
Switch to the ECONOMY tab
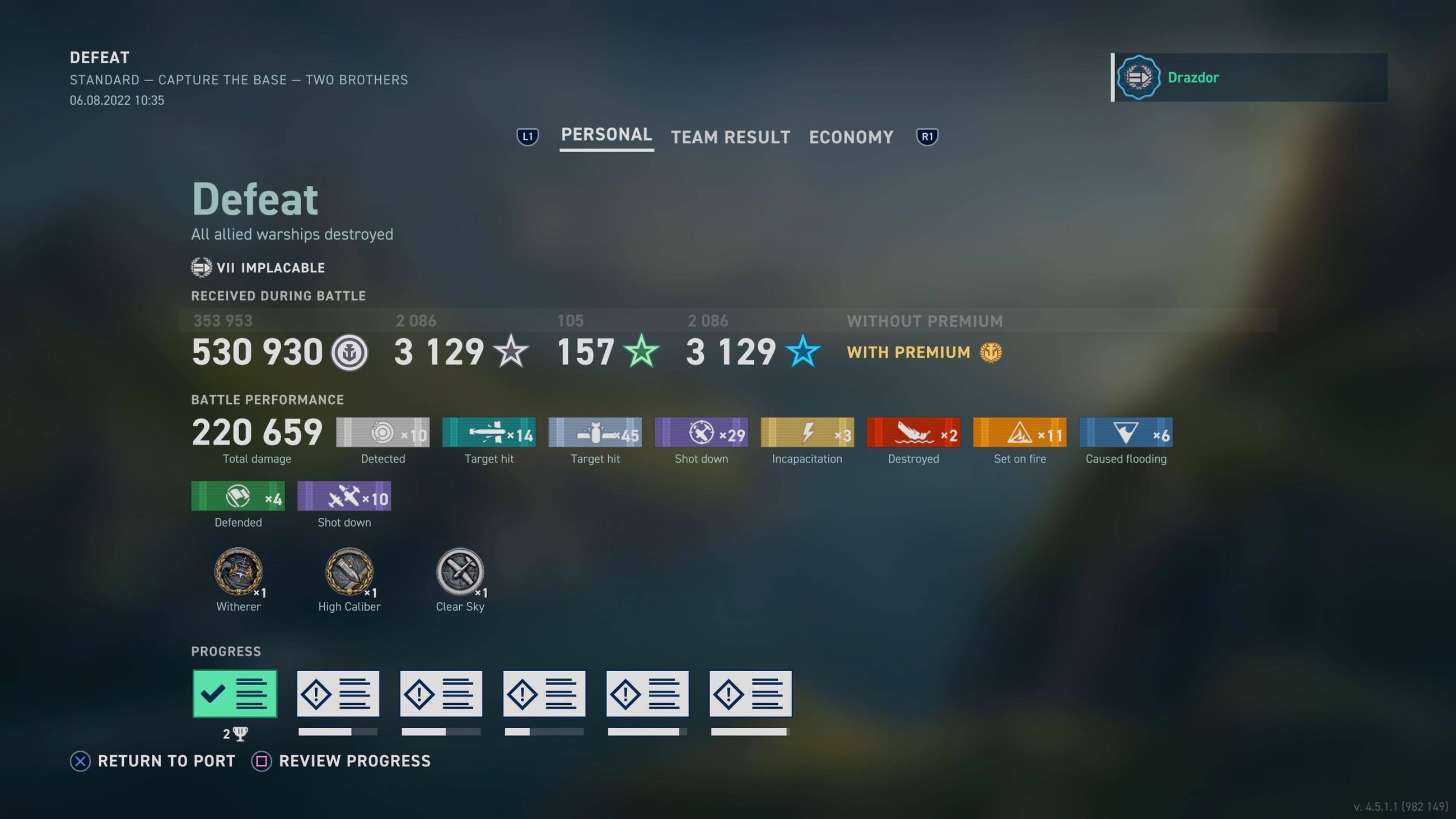[x=851, y=137]
